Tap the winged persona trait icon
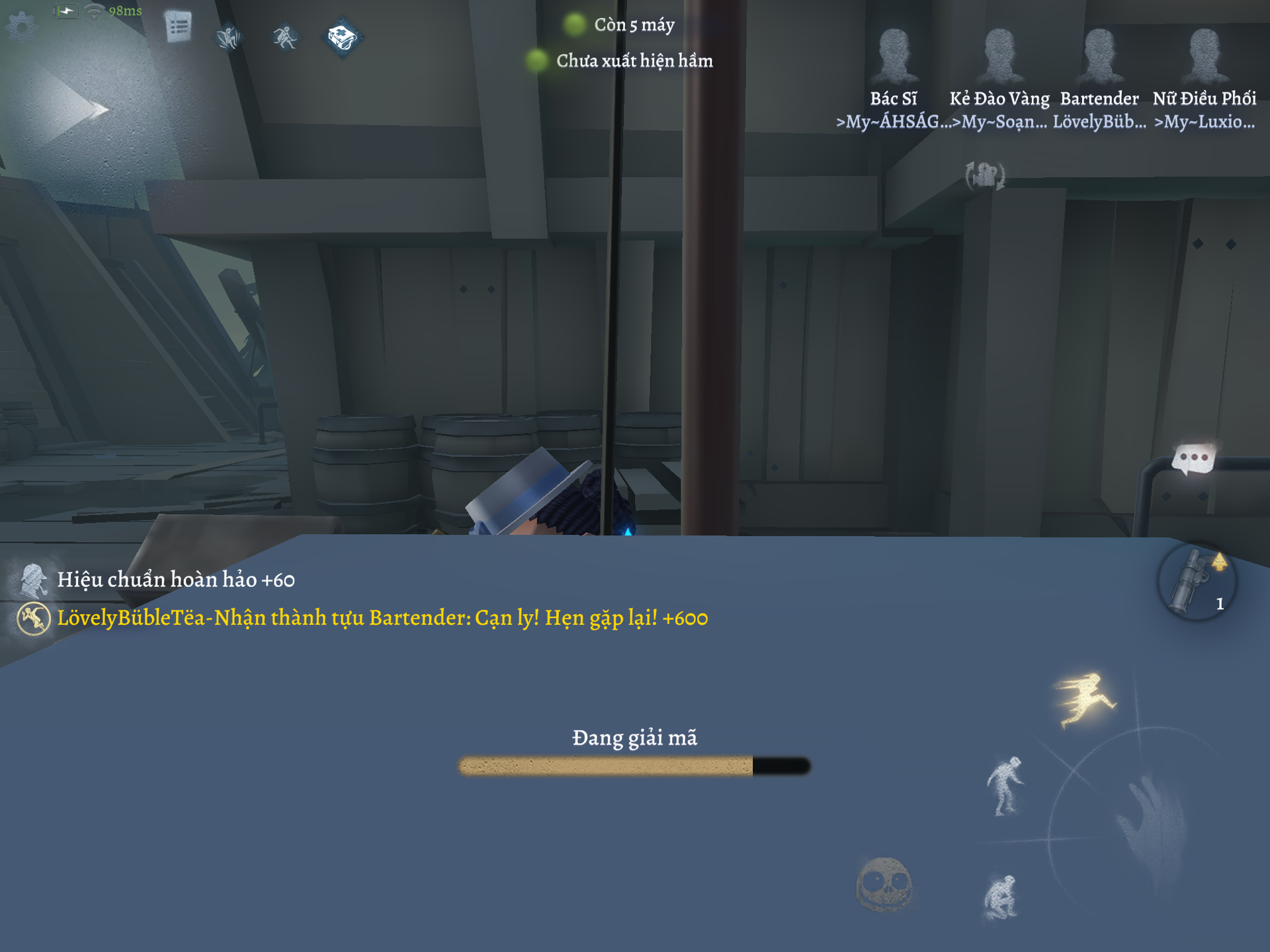The height and width of the screenshot is (952, 1270). (x=229, y=37)
